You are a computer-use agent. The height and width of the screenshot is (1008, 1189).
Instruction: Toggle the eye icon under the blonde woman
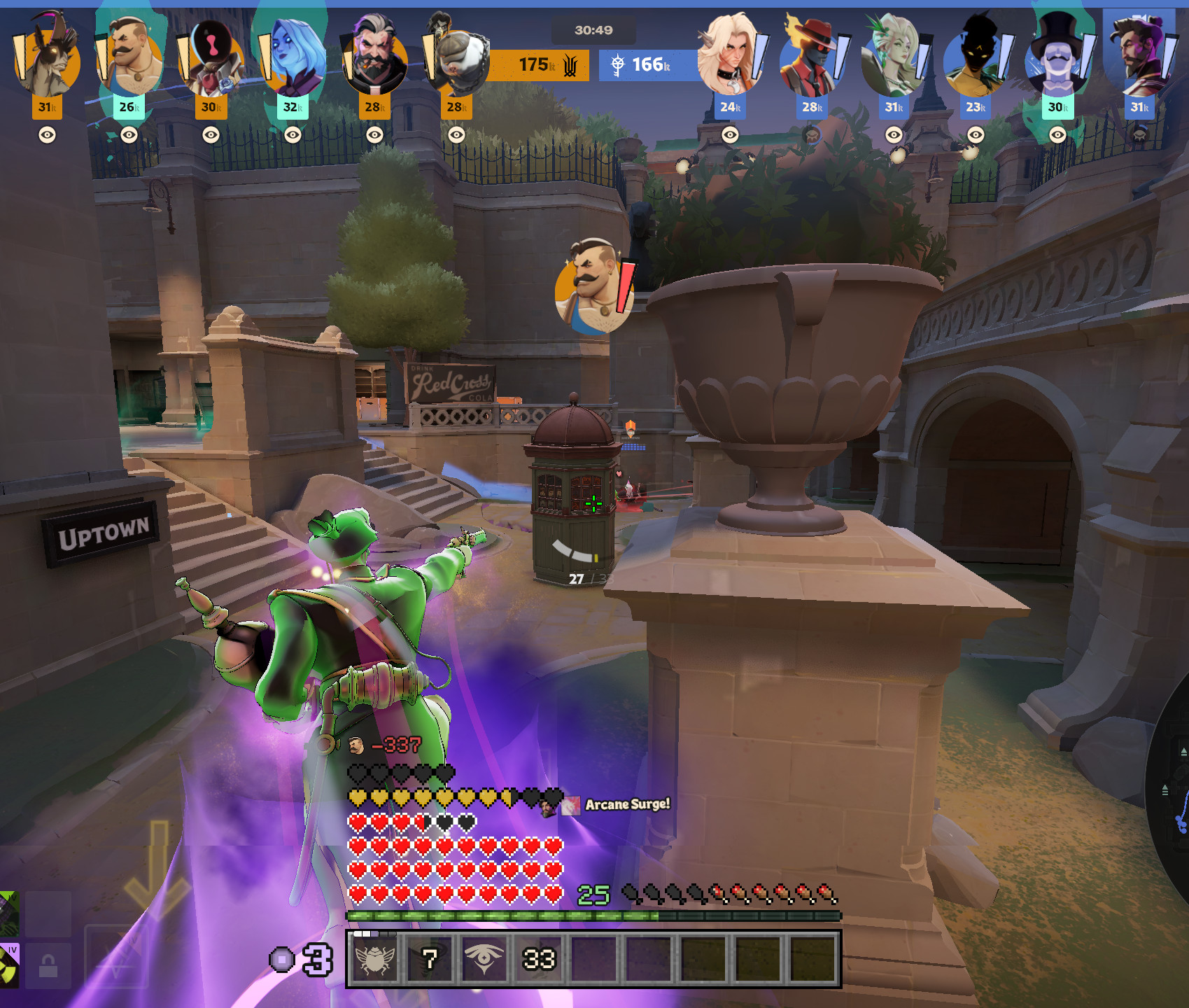point(730,135)
